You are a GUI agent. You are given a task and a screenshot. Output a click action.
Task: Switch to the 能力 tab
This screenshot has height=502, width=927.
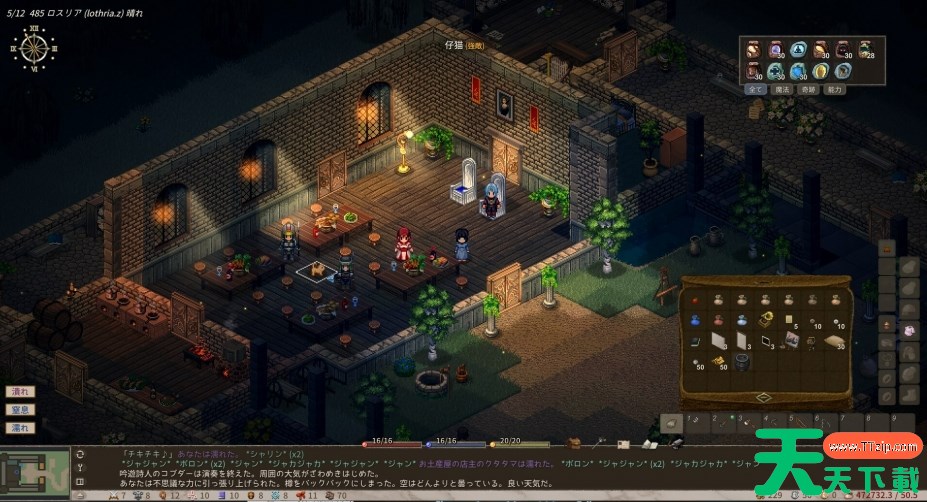836,89
